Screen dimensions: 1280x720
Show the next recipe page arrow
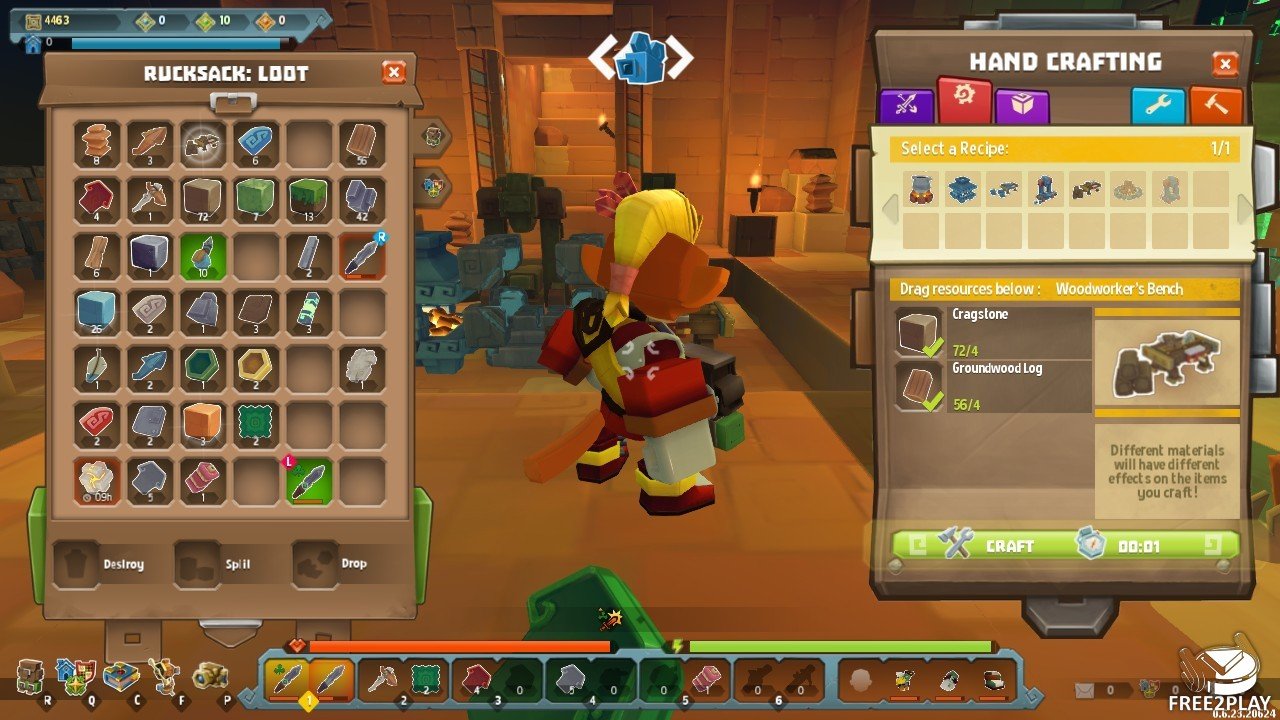pos(1245,209)
